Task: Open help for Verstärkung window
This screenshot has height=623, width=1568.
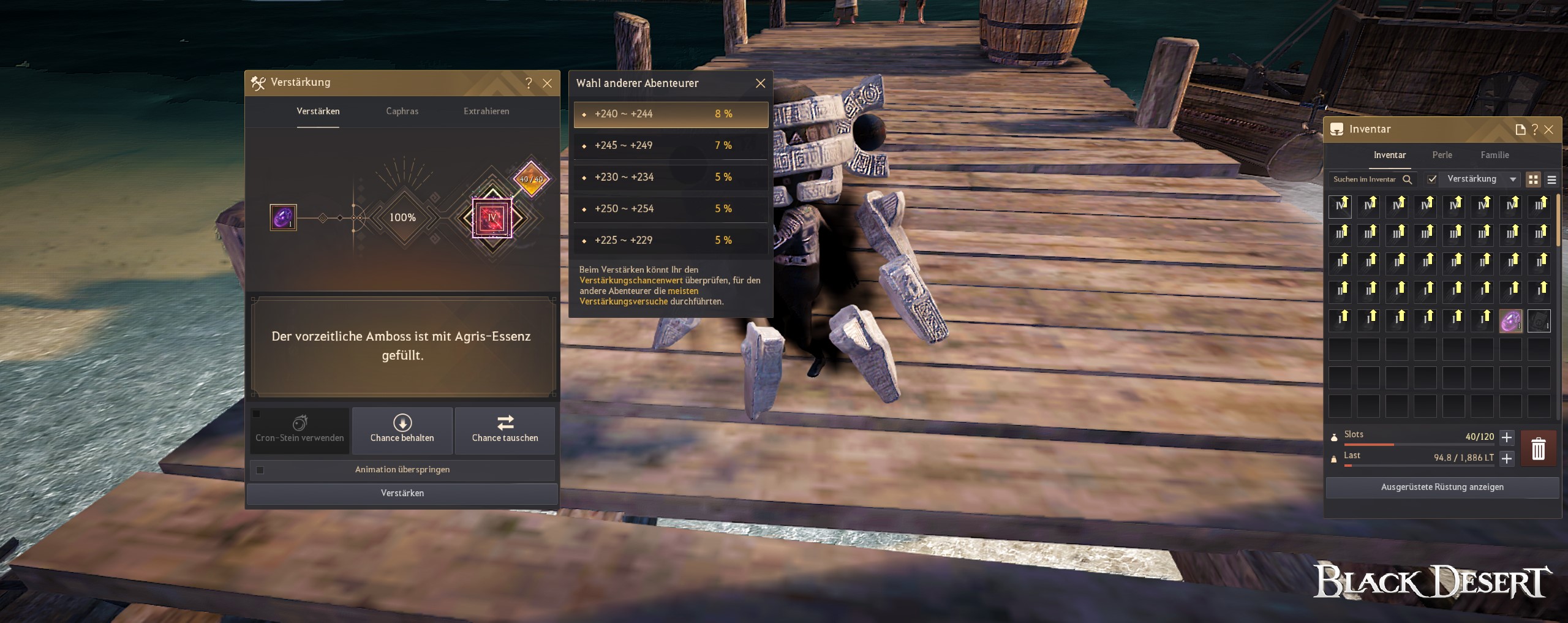Action: click(529, 83)
